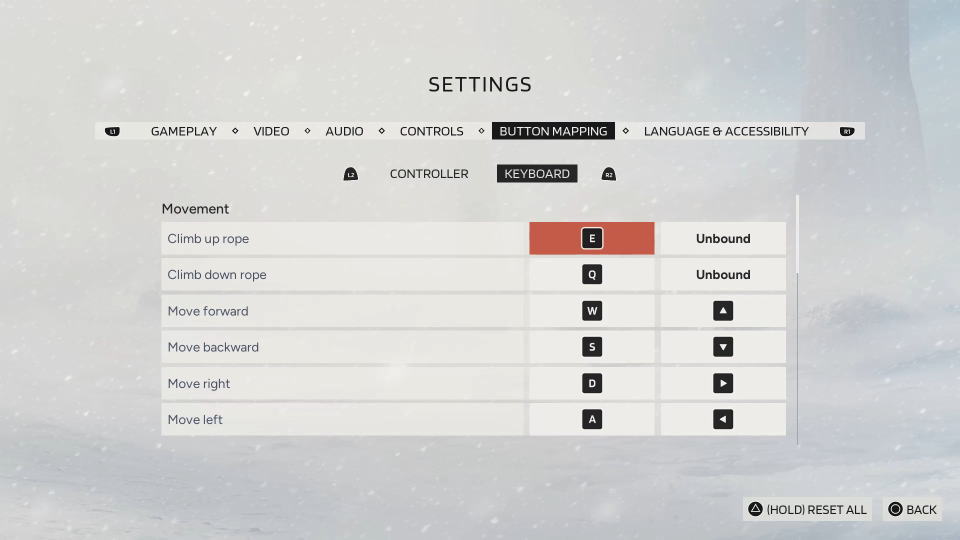The width and height of the screenshot is (960, 540).
Task: Switch to the Gameplay settings tab
Action: pos(184,131)
